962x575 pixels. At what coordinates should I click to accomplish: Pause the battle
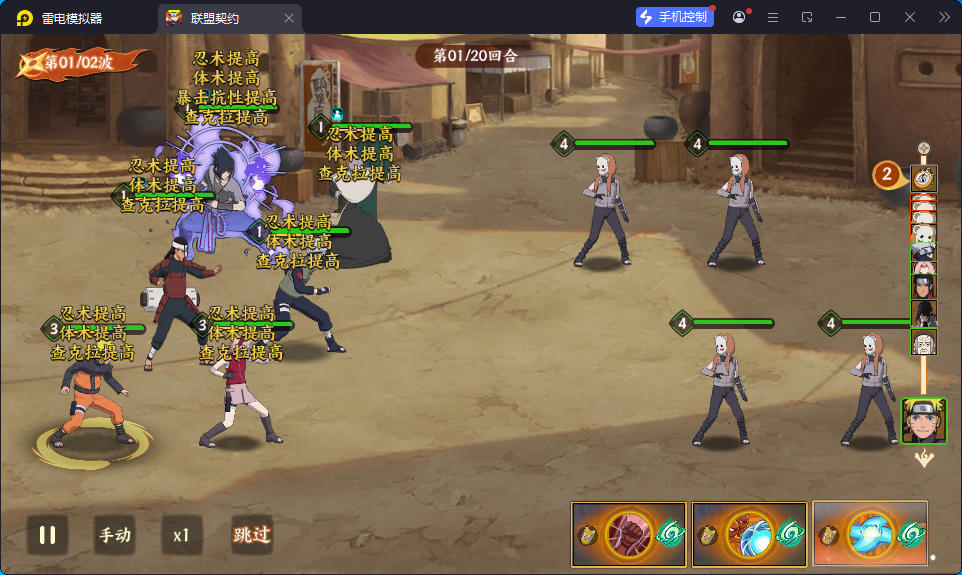[47, 535]
